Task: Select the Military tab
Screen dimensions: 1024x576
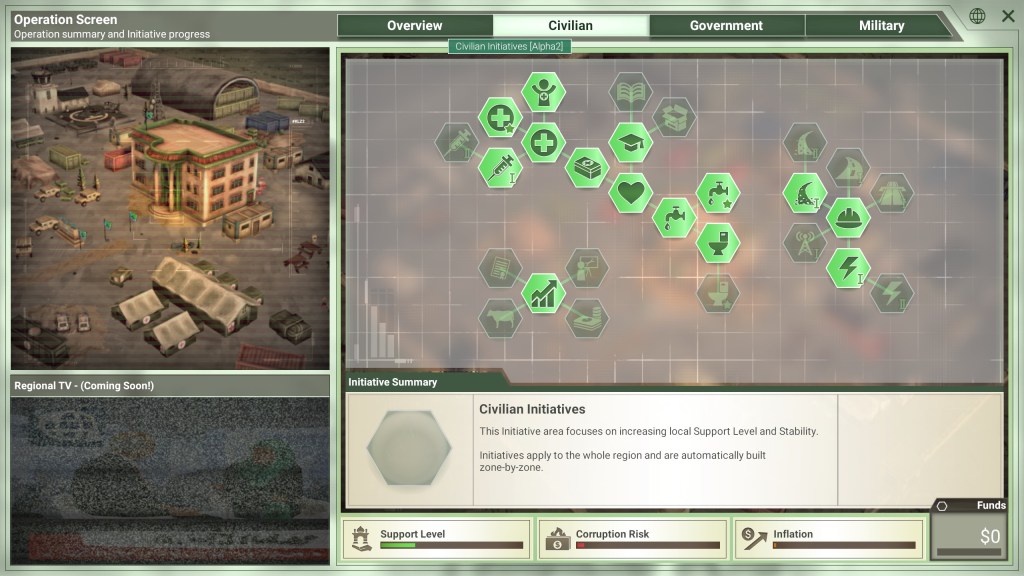Action: coord(881,26)
